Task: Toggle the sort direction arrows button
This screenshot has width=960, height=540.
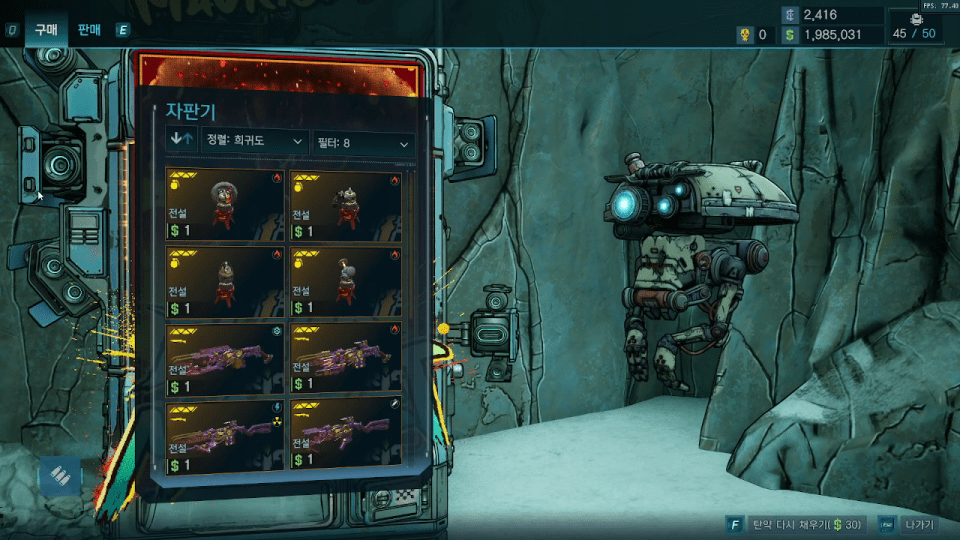Action: coord(181,141)
